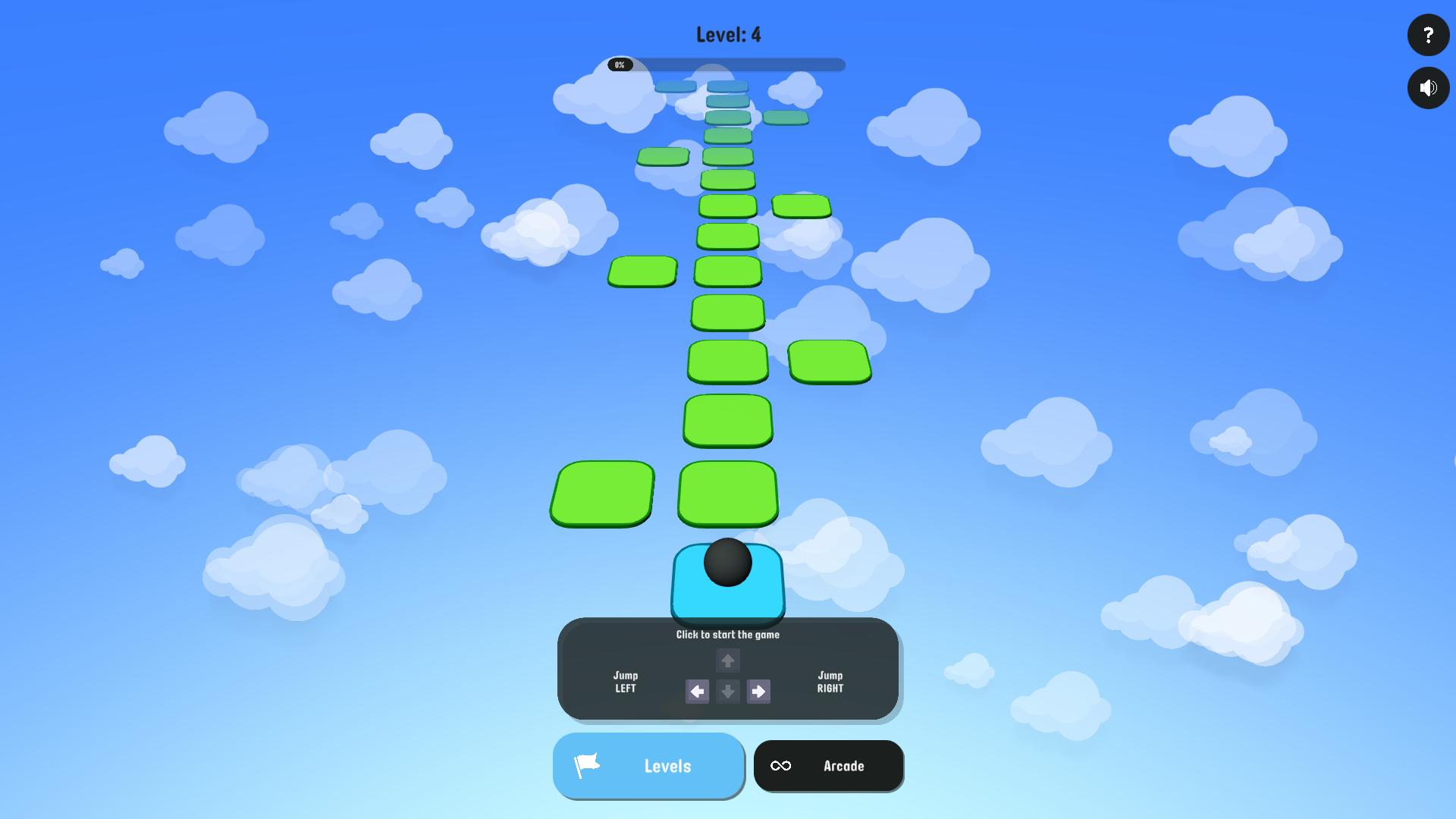Screen dimensions: 1456x819
Task: Click the Arcade button
Action: 828,766
